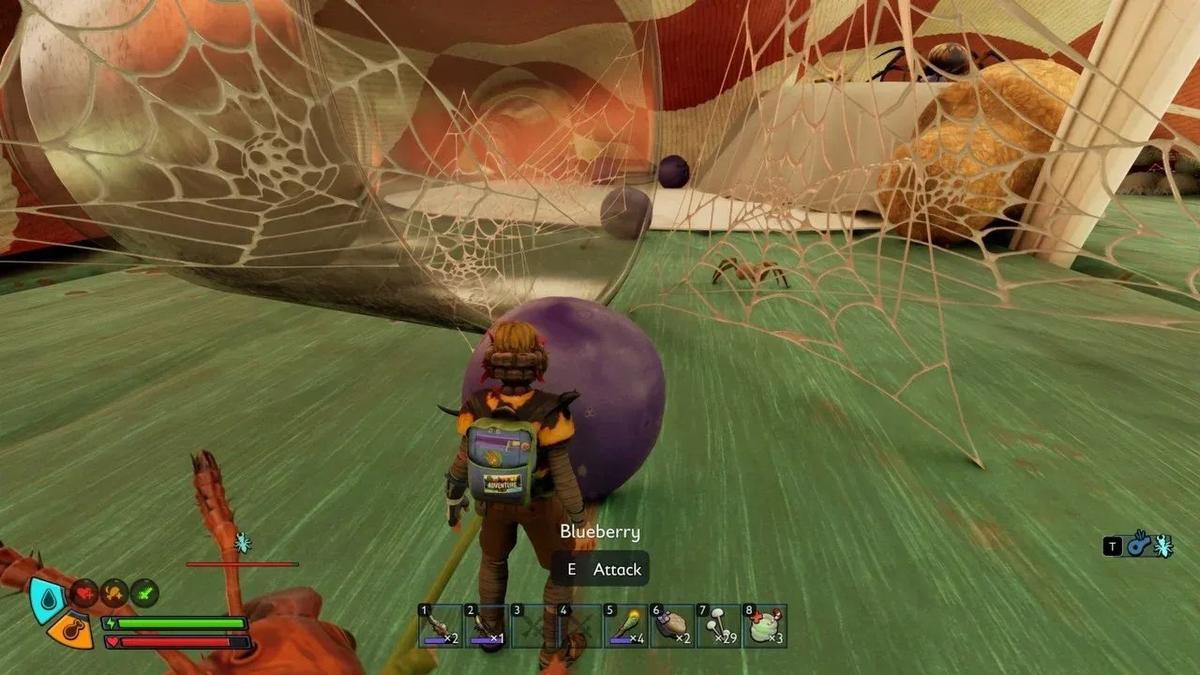Select hotbar slot 6 with two items
1200x675 pixels.
coord(671,626)
